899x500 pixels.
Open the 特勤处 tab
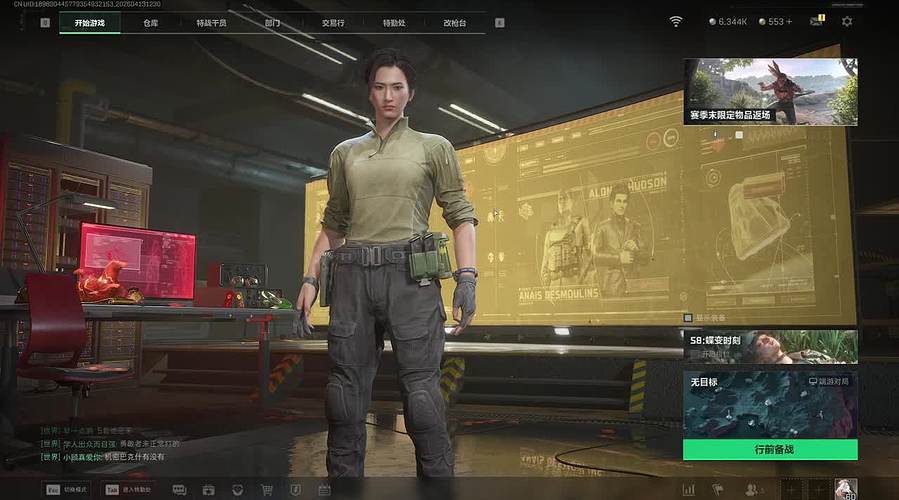(x=394, y=22)
